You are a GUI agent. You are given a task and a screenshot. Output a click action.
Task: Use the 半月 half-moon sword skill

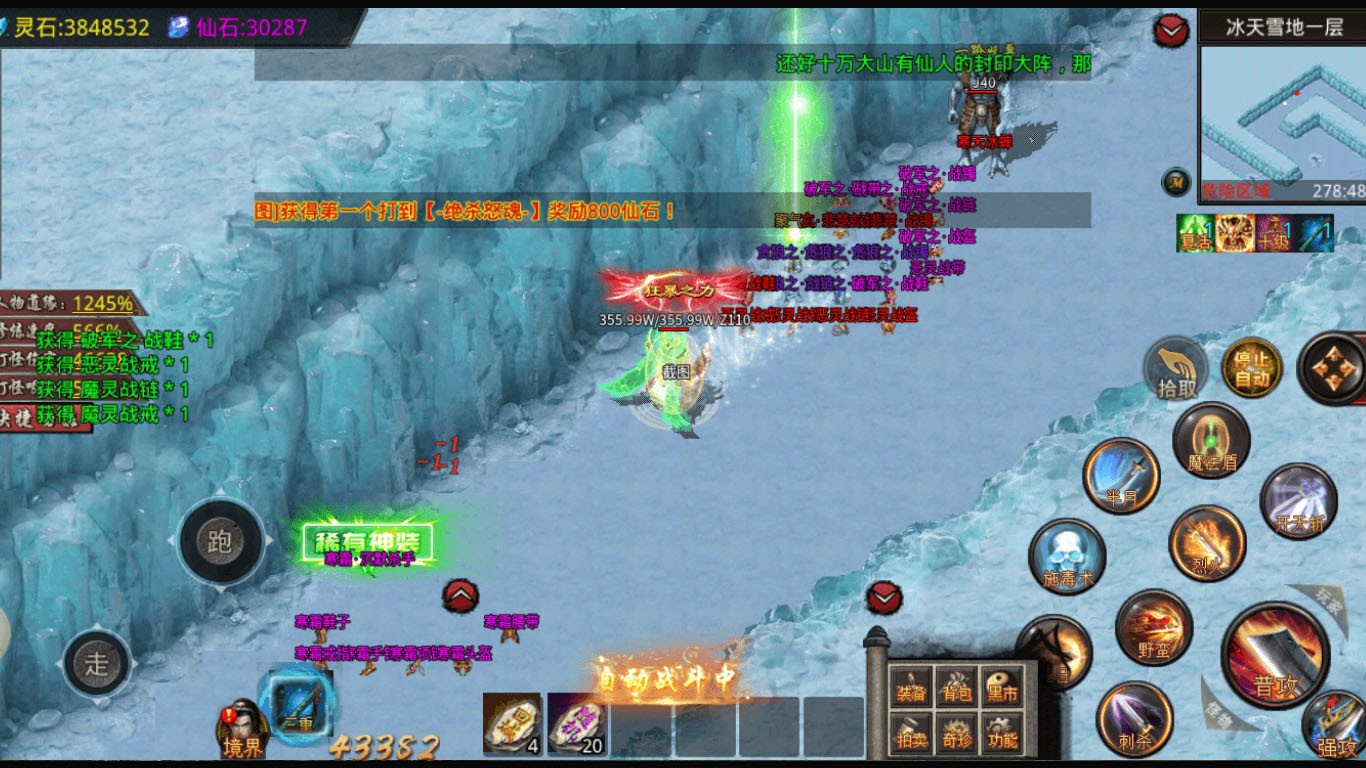[1121, 476]
